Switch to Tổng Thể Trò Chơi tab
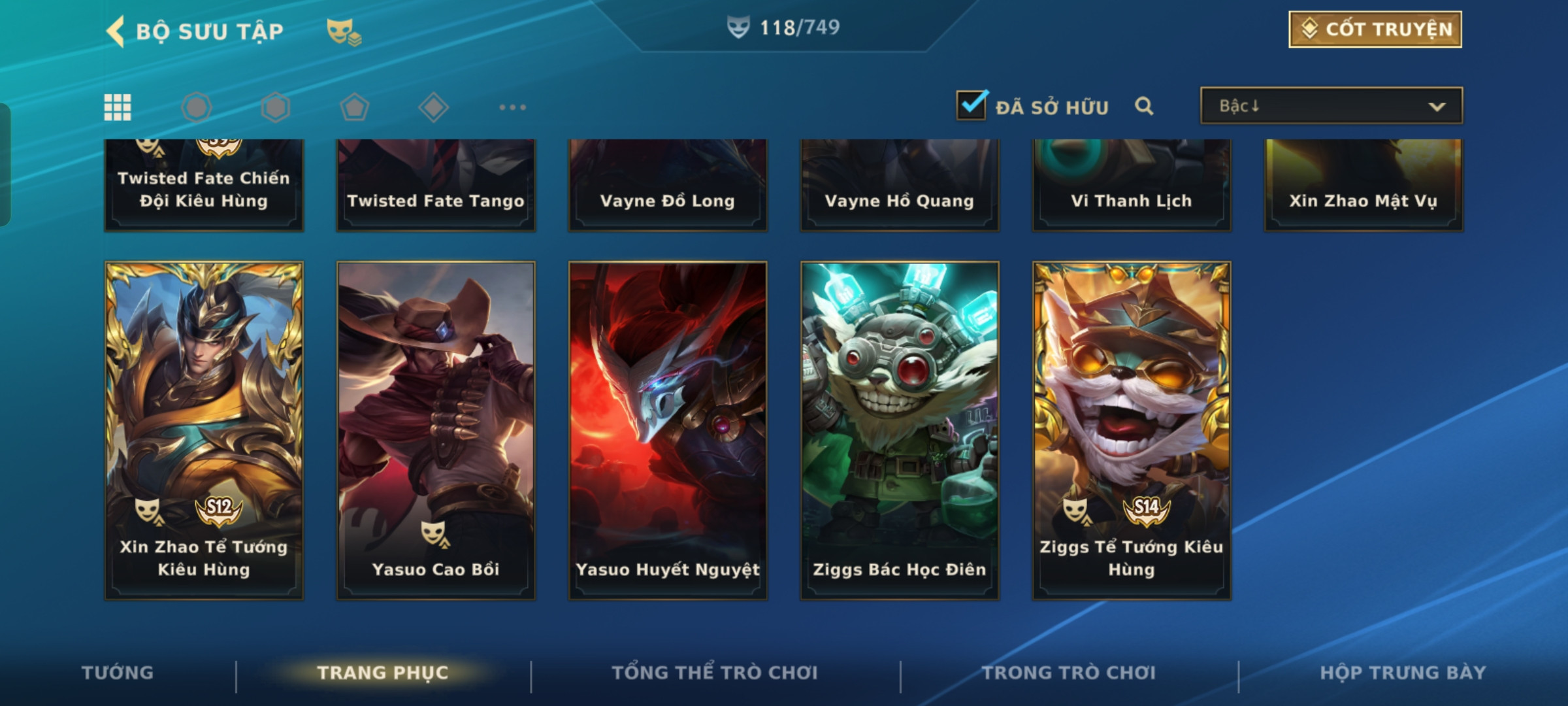The image size is (1568, 706). pyautogui.click(x=714, y=672)
